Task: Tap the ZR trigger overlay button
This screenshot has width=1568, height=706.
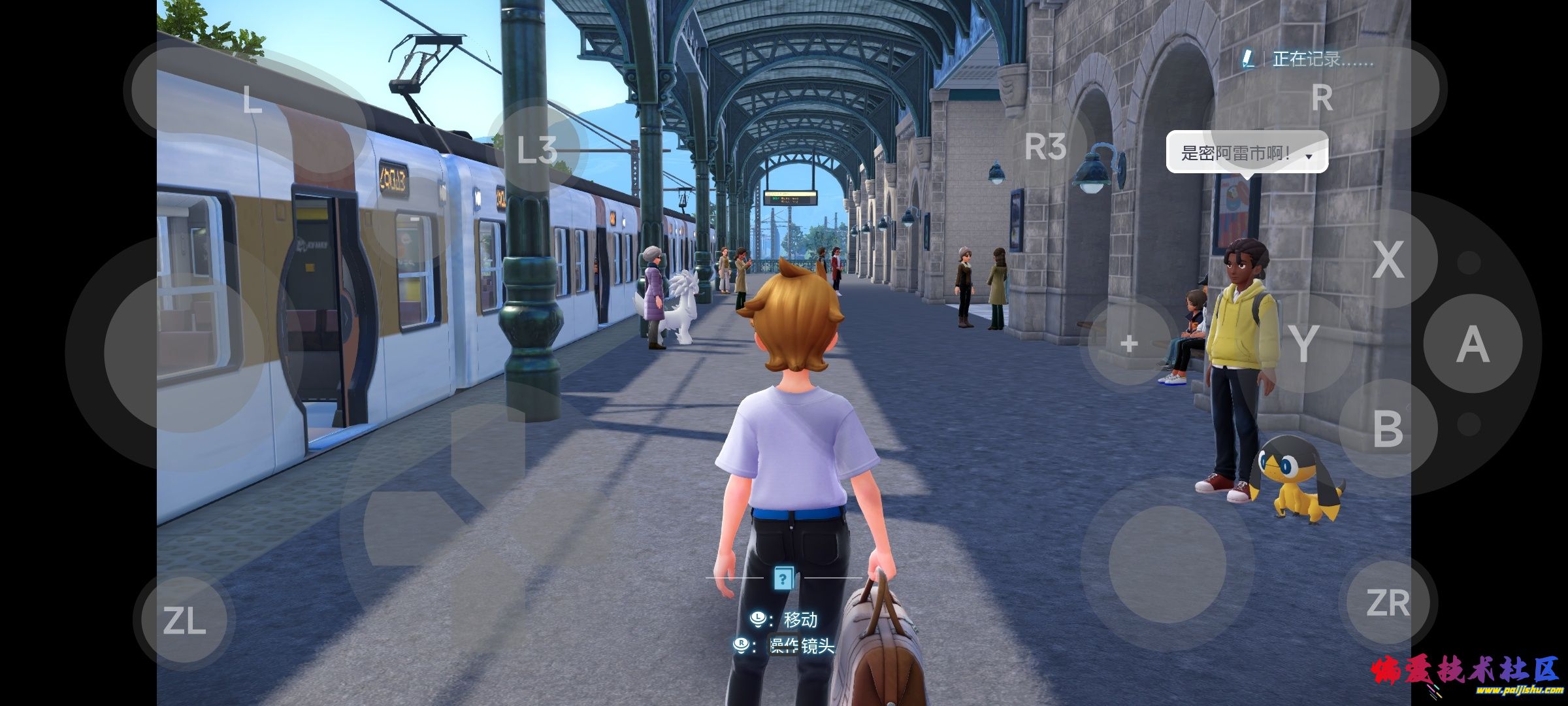Action: [1388, 603]
